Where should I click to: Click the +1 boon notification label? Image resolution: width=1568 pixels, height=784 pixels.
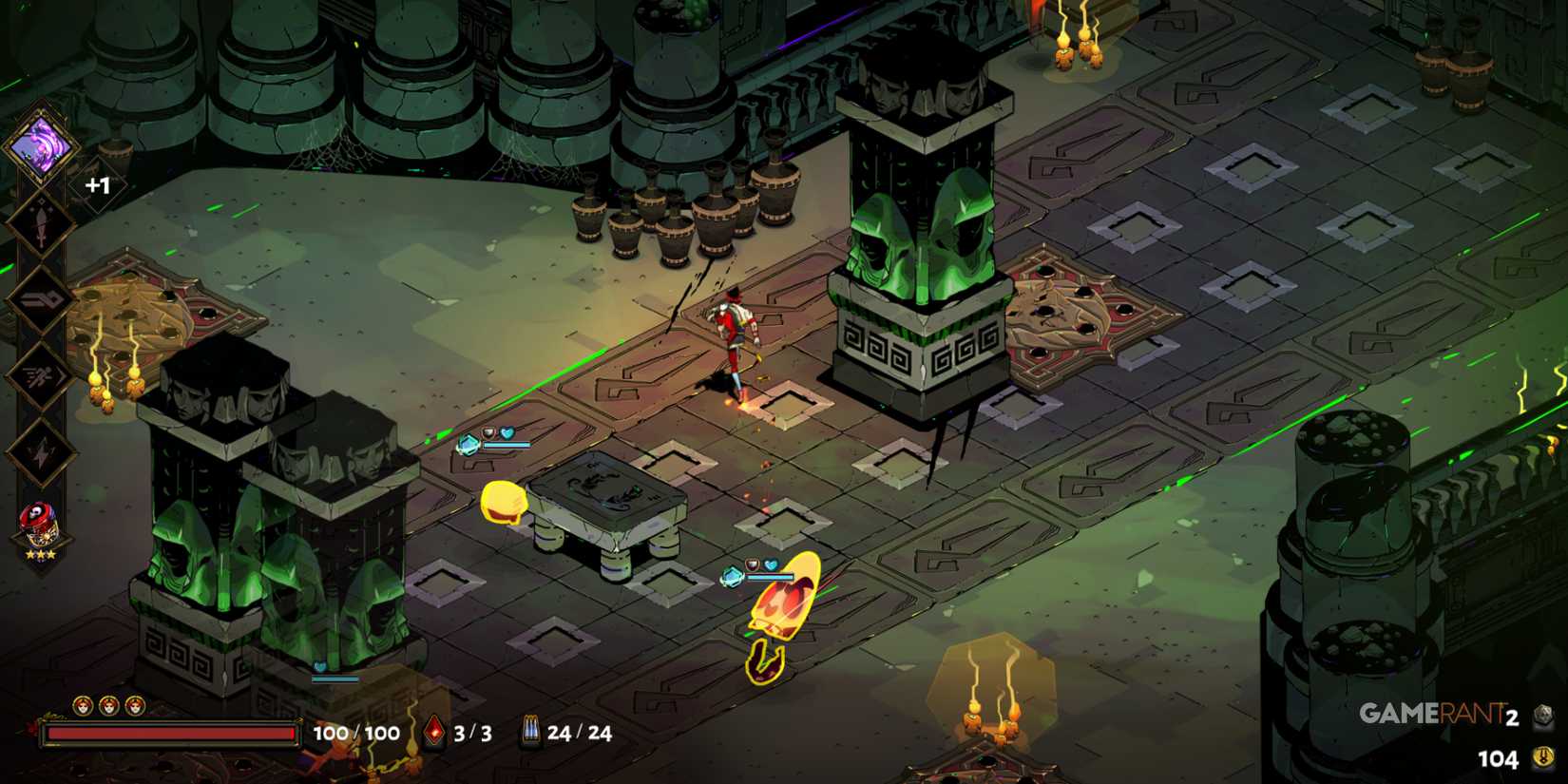coord(95,184)
